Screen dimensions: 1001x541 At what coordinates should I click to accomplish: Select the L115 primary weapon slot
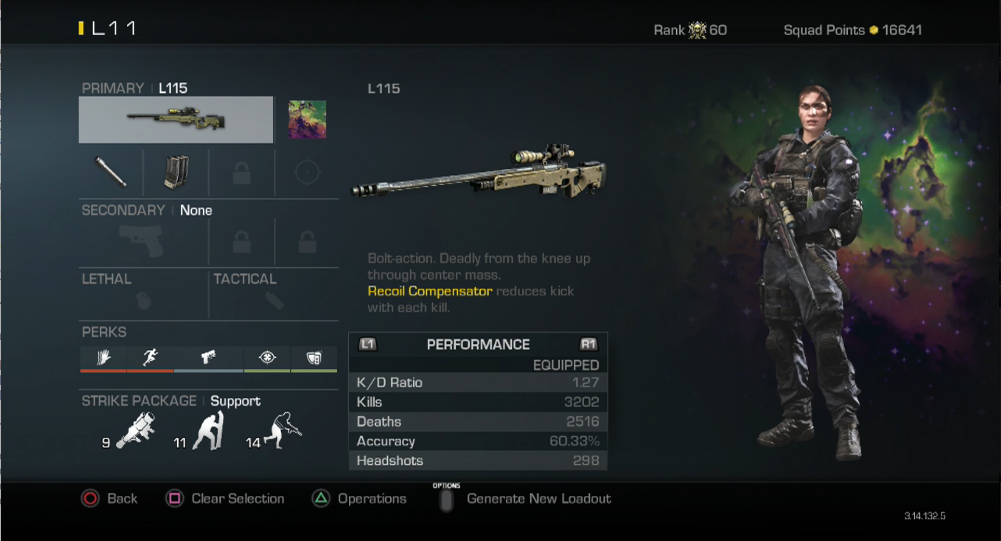[x=176, y=120]
